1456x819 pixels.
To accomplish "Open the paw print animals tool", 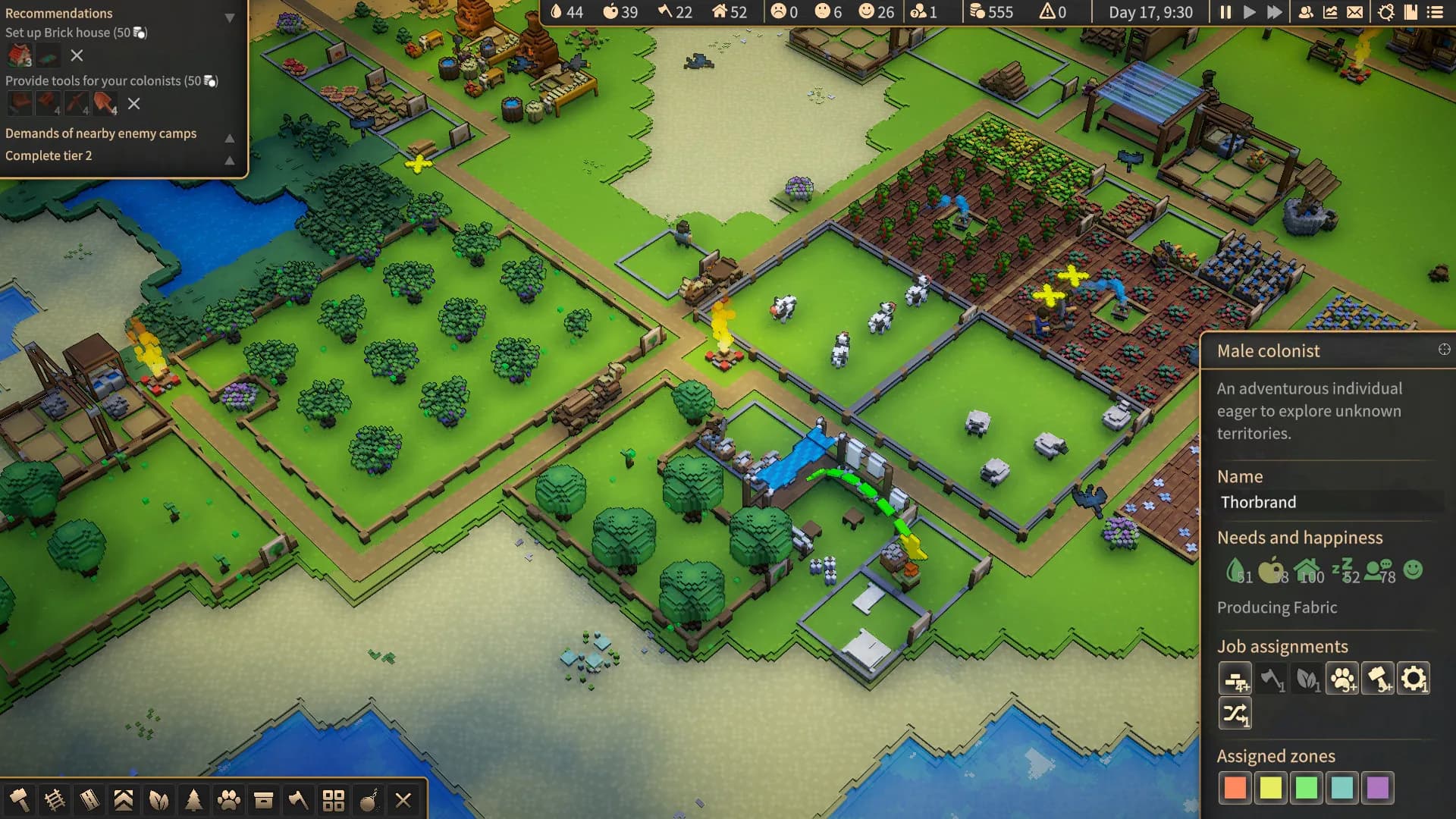I will click(x=228, y=799).
